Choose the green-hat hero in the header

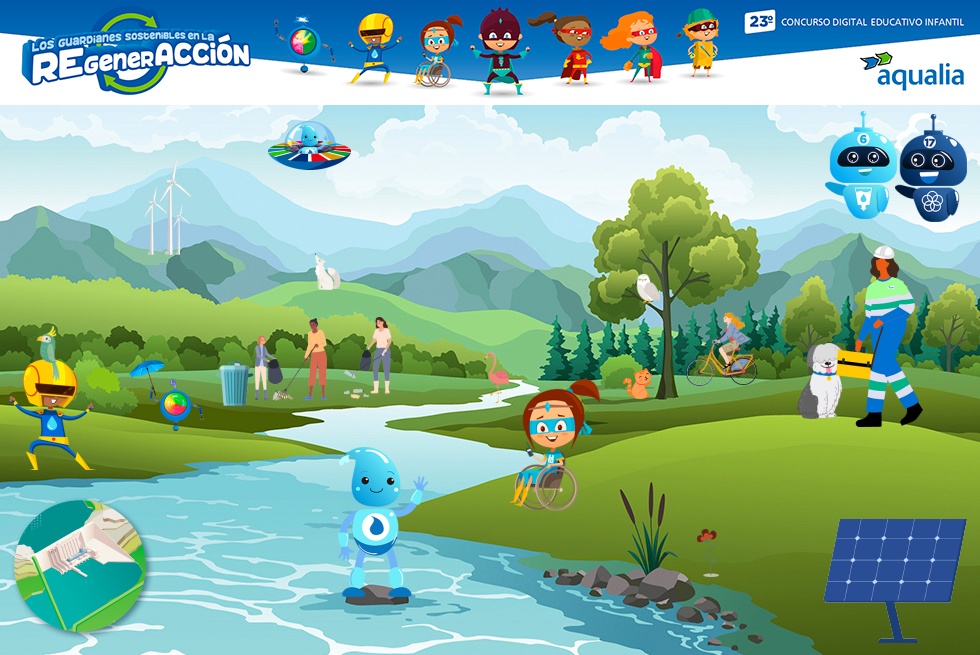pos(701,43)
